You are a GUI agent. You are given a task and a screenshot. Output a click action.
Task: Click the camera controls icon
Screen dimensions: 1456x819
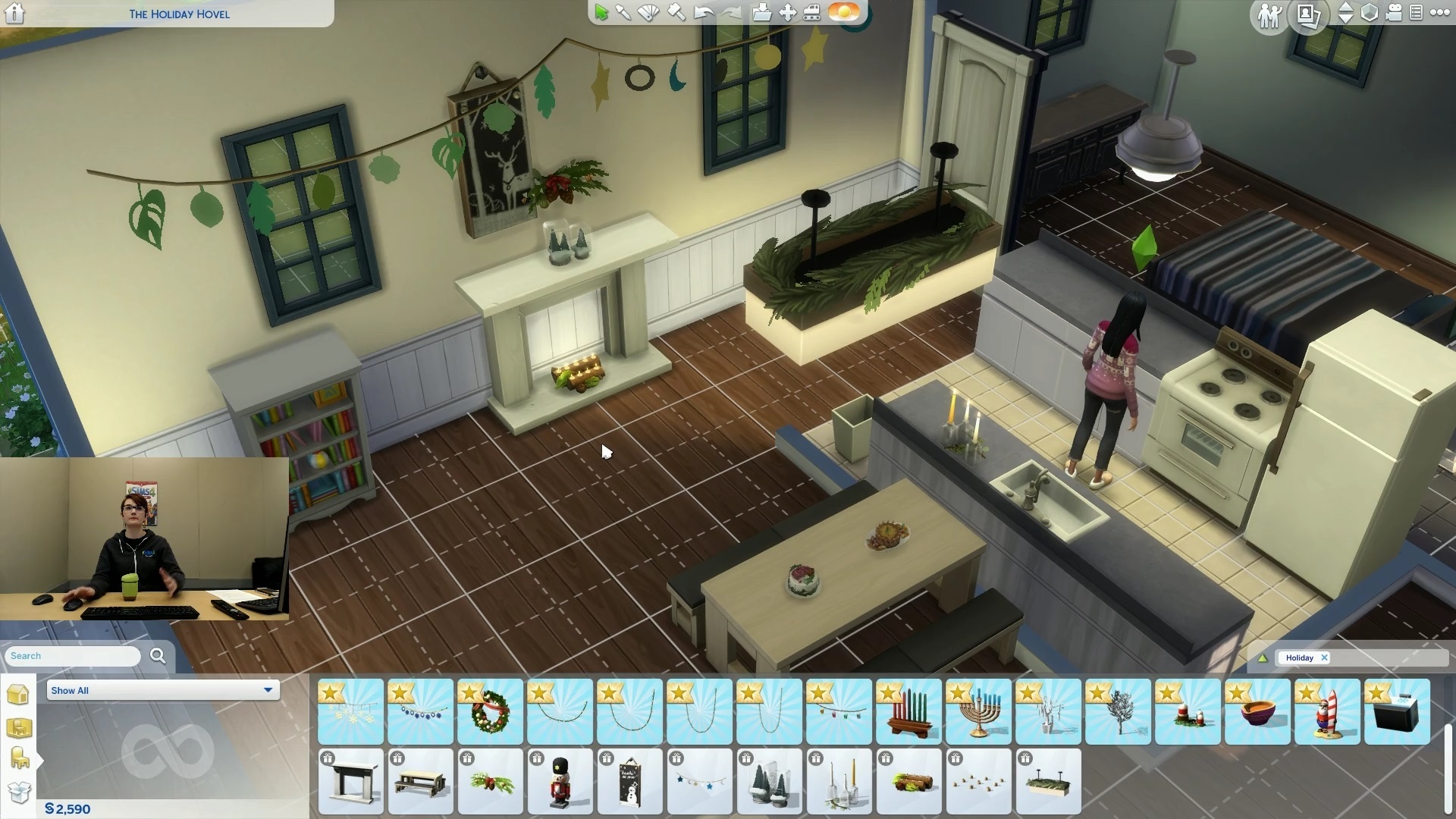tap(1394, 13)
